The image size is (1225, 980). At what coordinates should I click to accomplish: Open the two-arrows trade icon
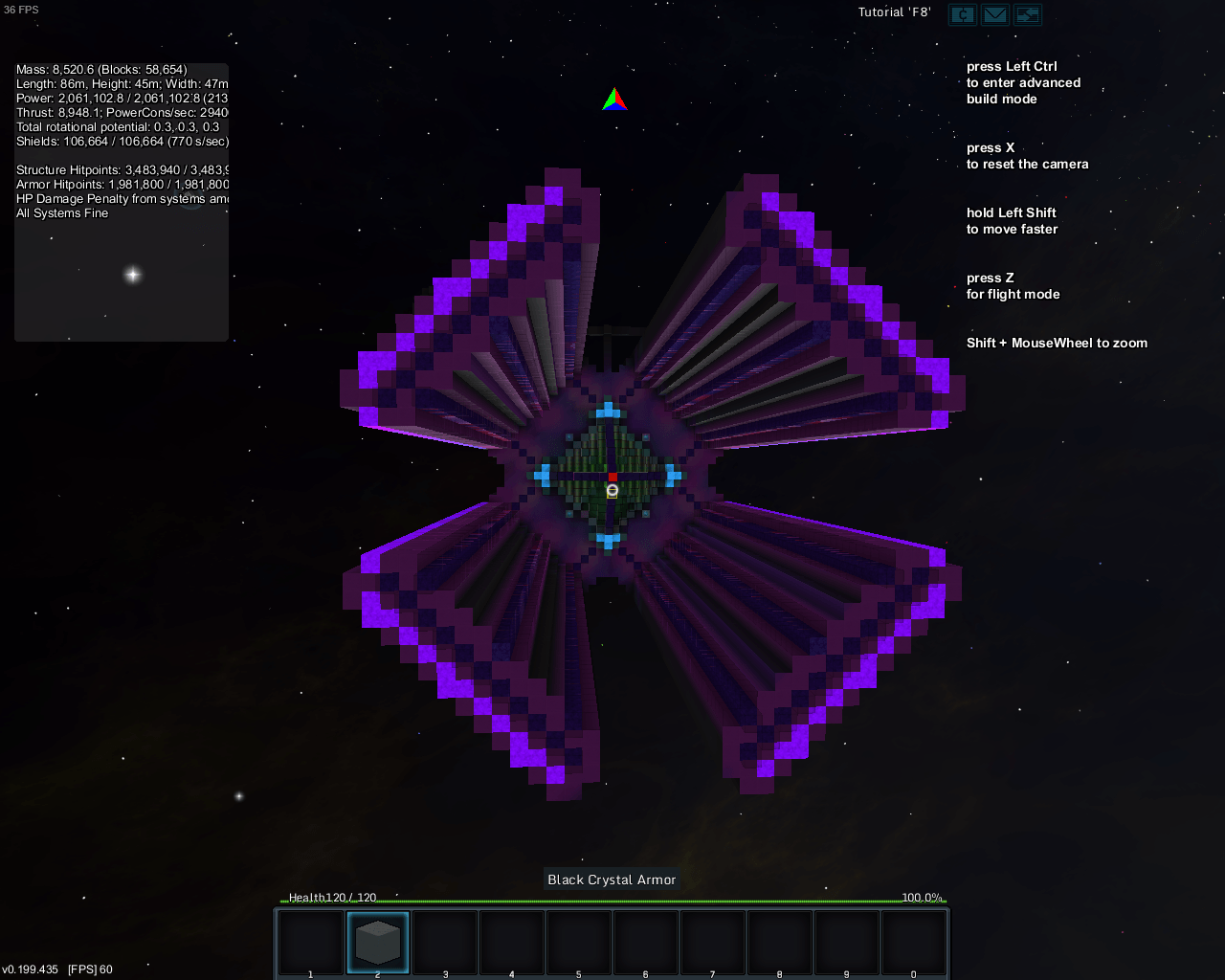click(x=1028, y=14)
